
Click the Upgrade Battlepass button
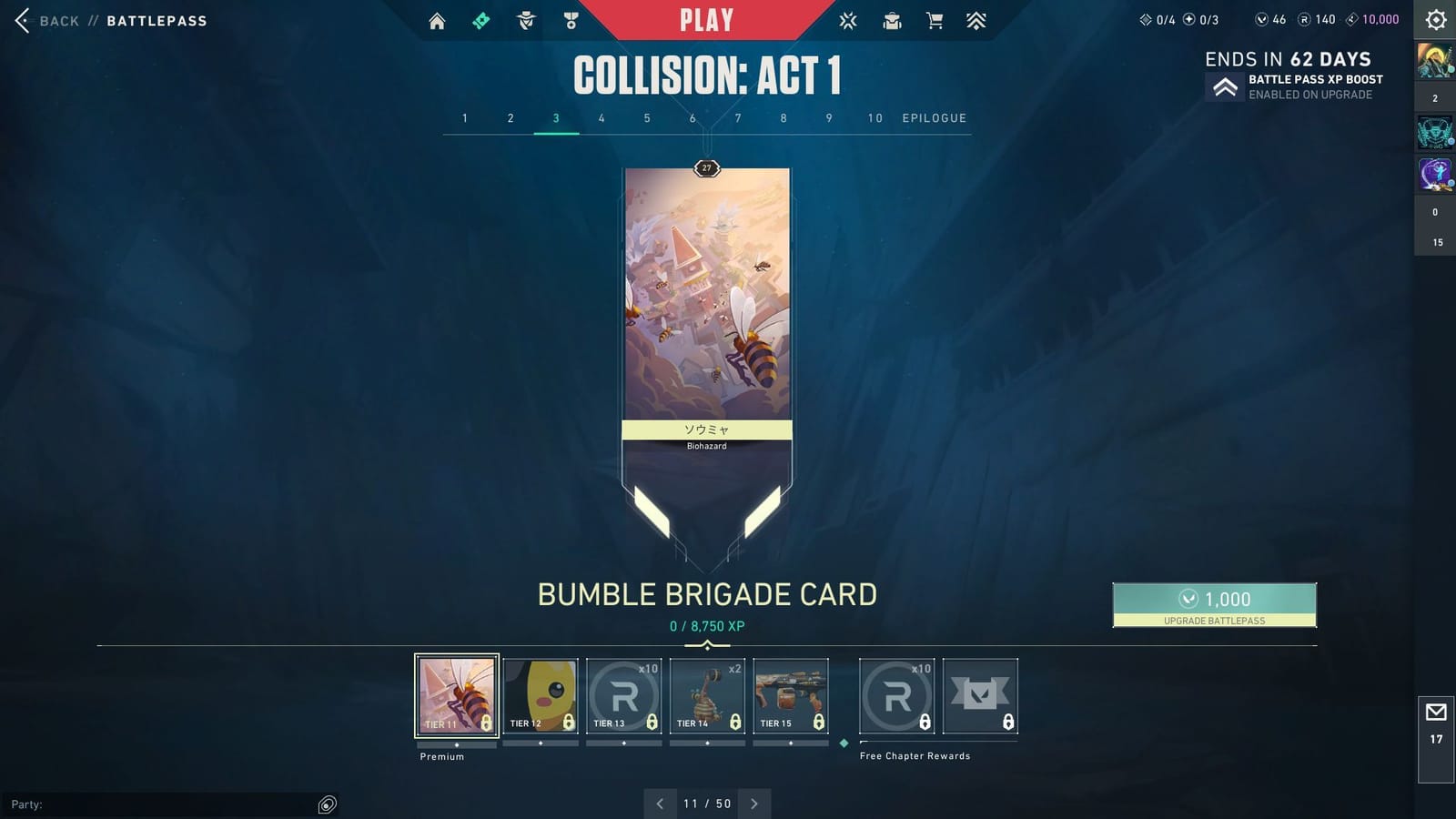tap(1213, 605)
